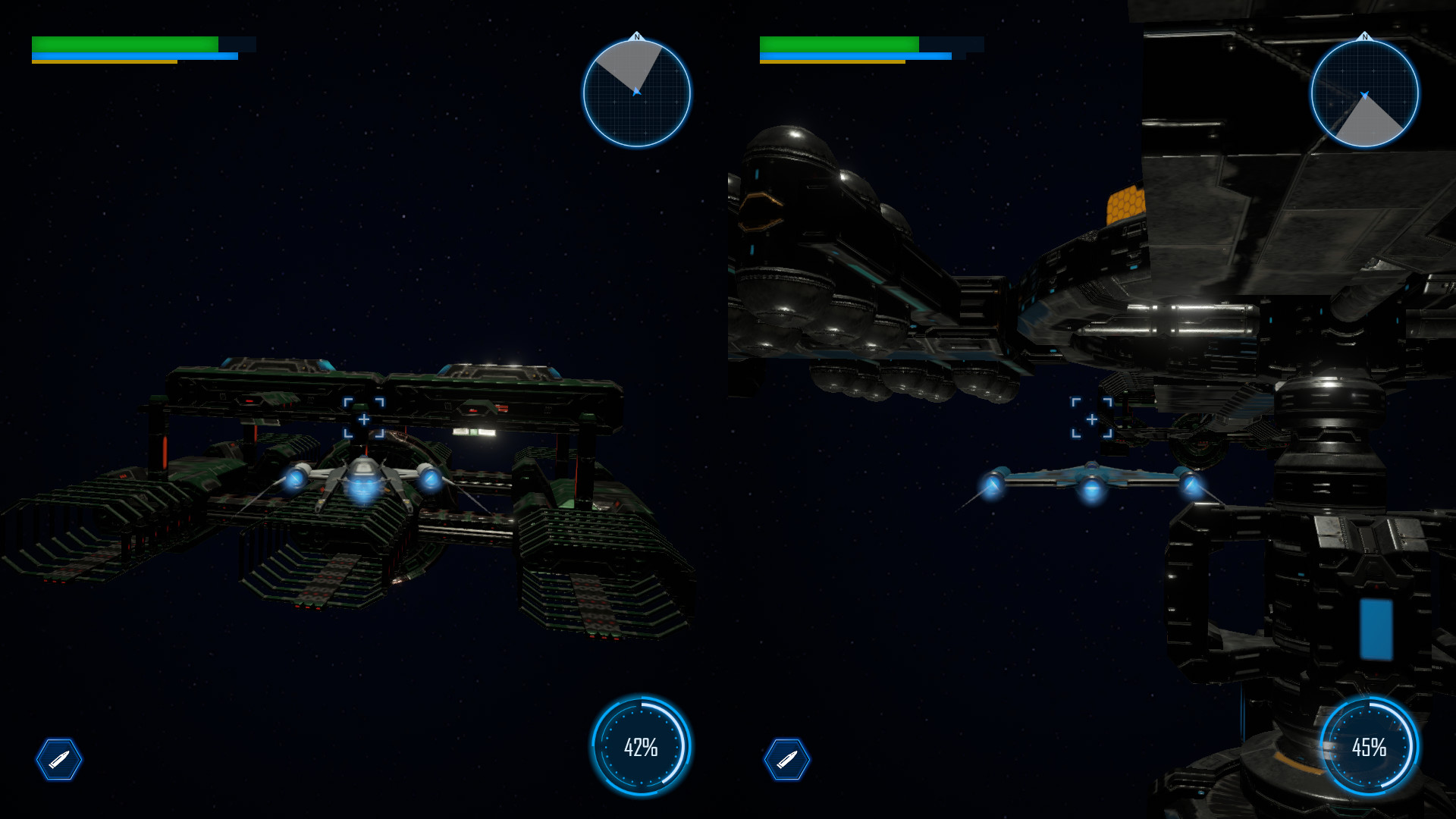
Task: Click the N marker on the right radar
Action: coord(1365,35)
